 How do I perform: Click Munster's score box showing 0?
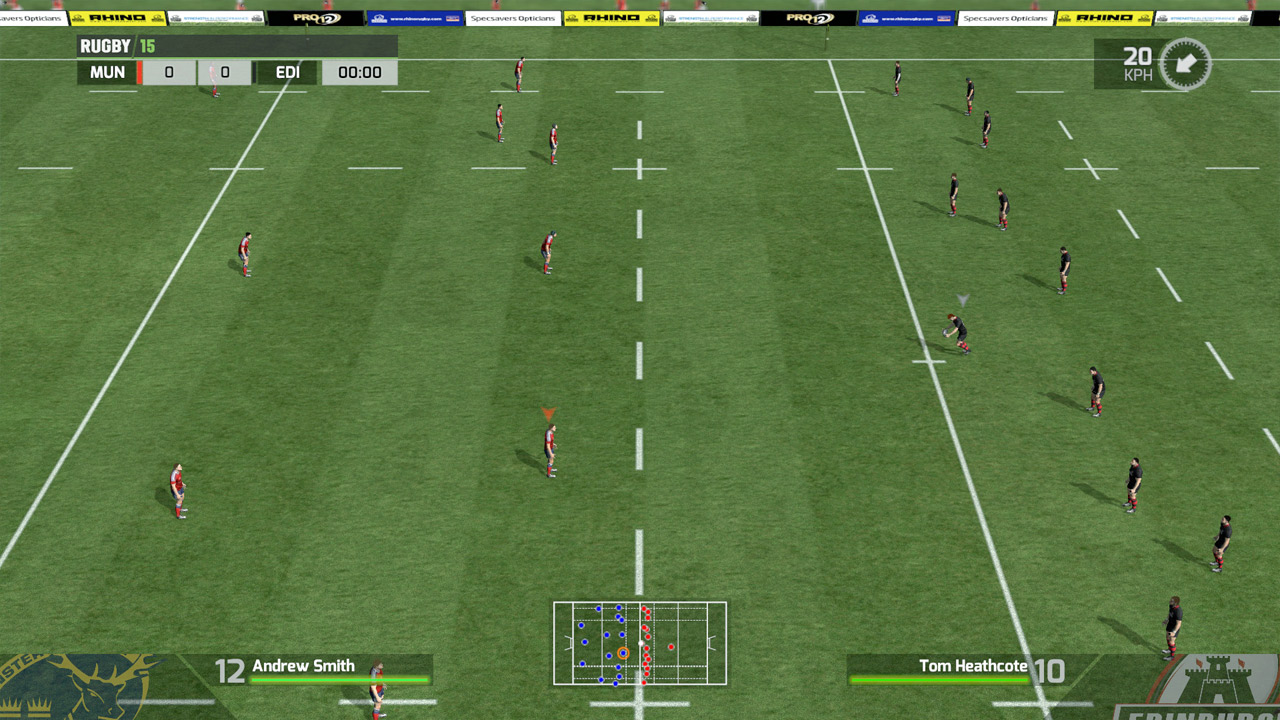tap(168, 72)
